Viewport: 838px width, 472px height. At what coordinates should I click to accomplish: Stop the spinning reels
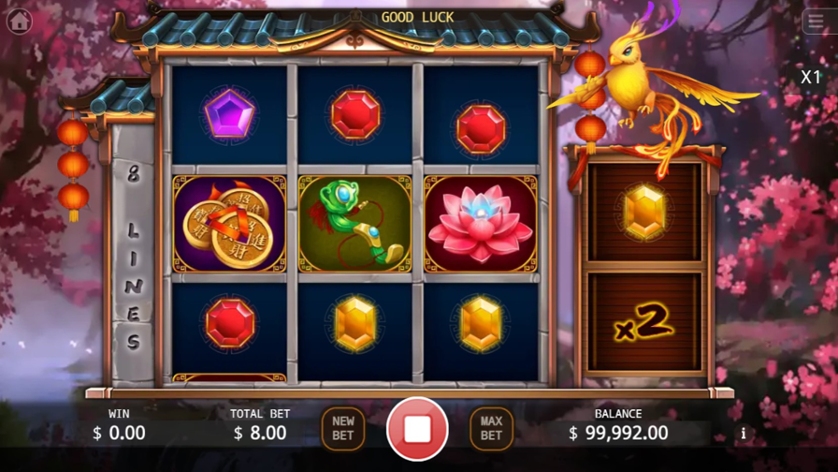417,428
